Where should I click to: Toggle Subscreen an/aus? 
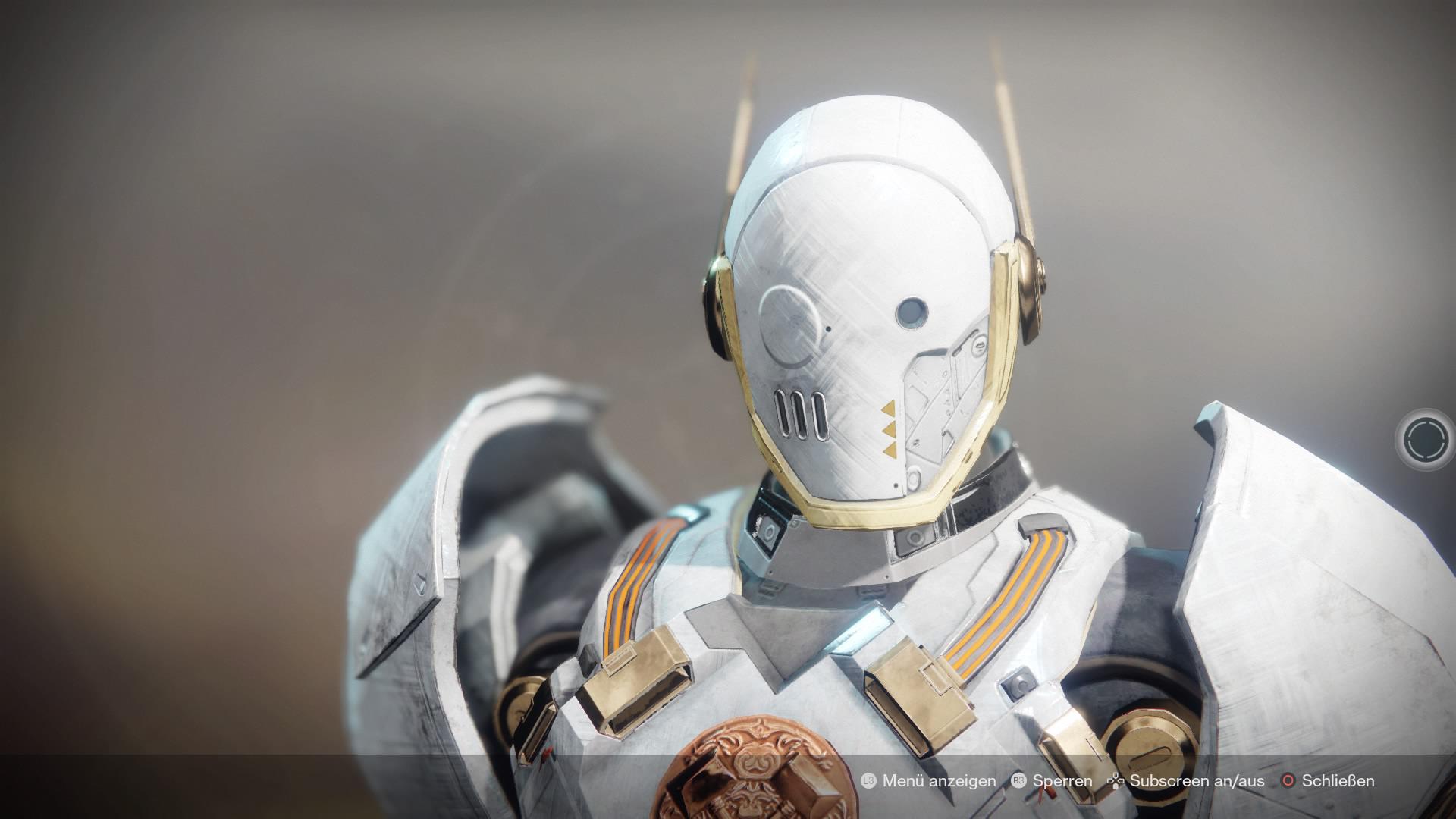[x=1197, y=780]
